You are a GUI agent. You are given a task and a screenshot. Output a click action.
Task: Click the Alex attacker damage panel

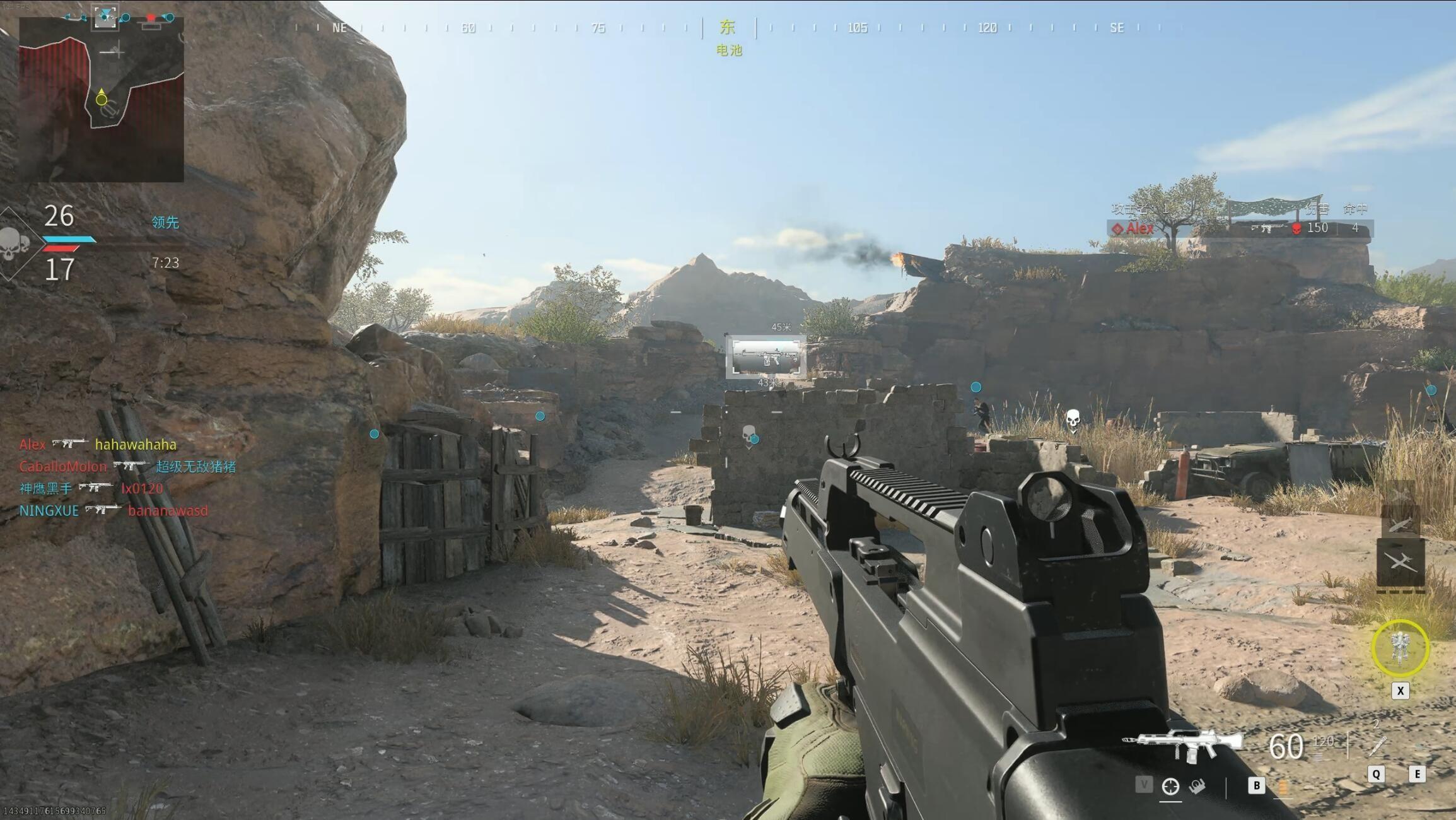(1239, 228)
